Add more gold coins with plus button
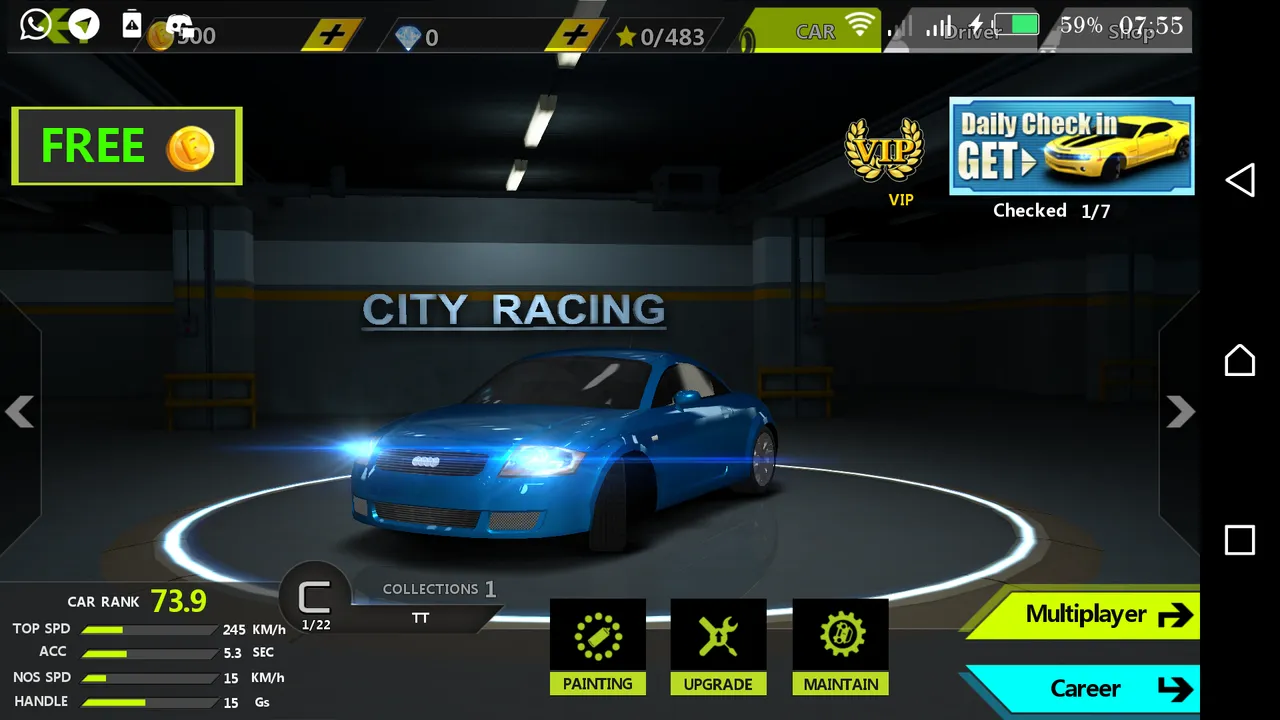This screenshot has width=1280, height=720. tap(332, 36)
